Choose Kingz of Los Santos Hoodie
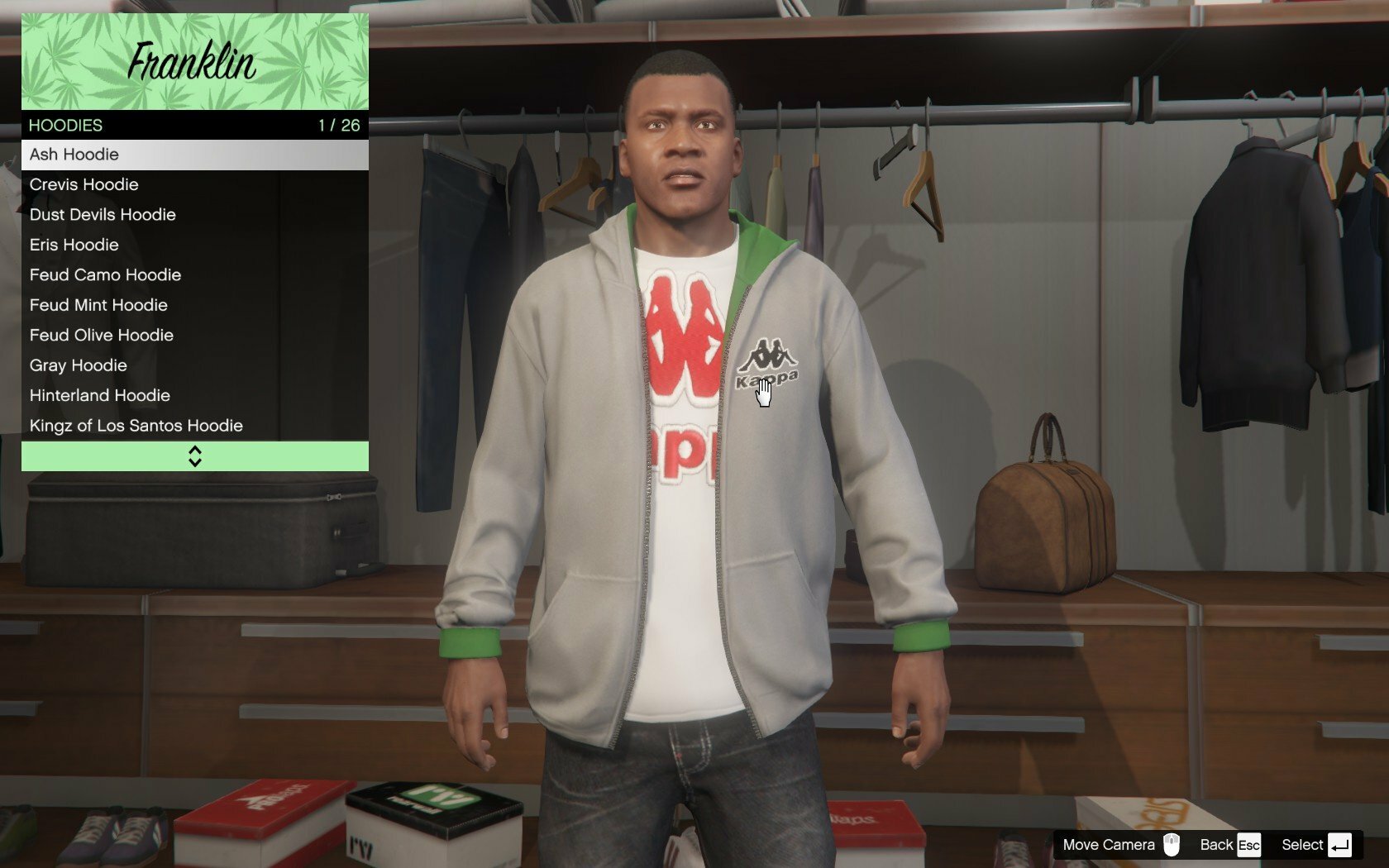The width and height of the screenshot is (1389, 868). coord(194,426)
